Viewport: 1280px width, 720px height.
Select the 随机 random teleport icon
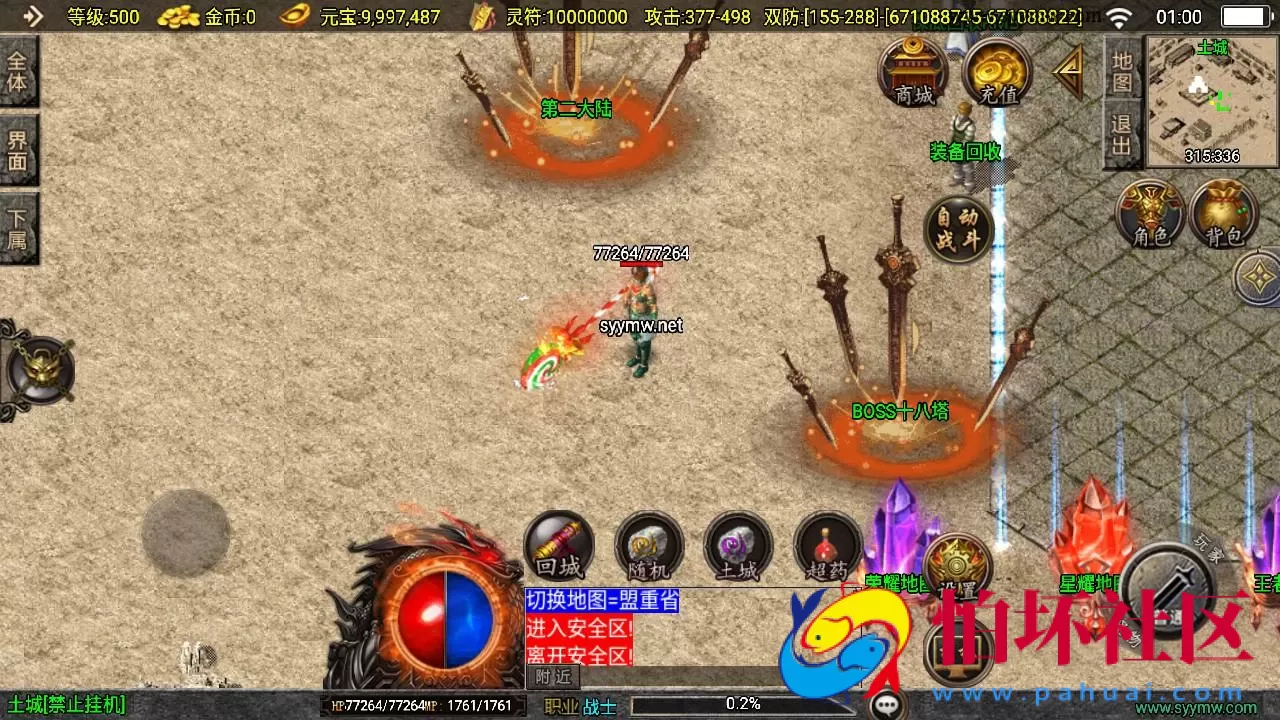point(648,546)
